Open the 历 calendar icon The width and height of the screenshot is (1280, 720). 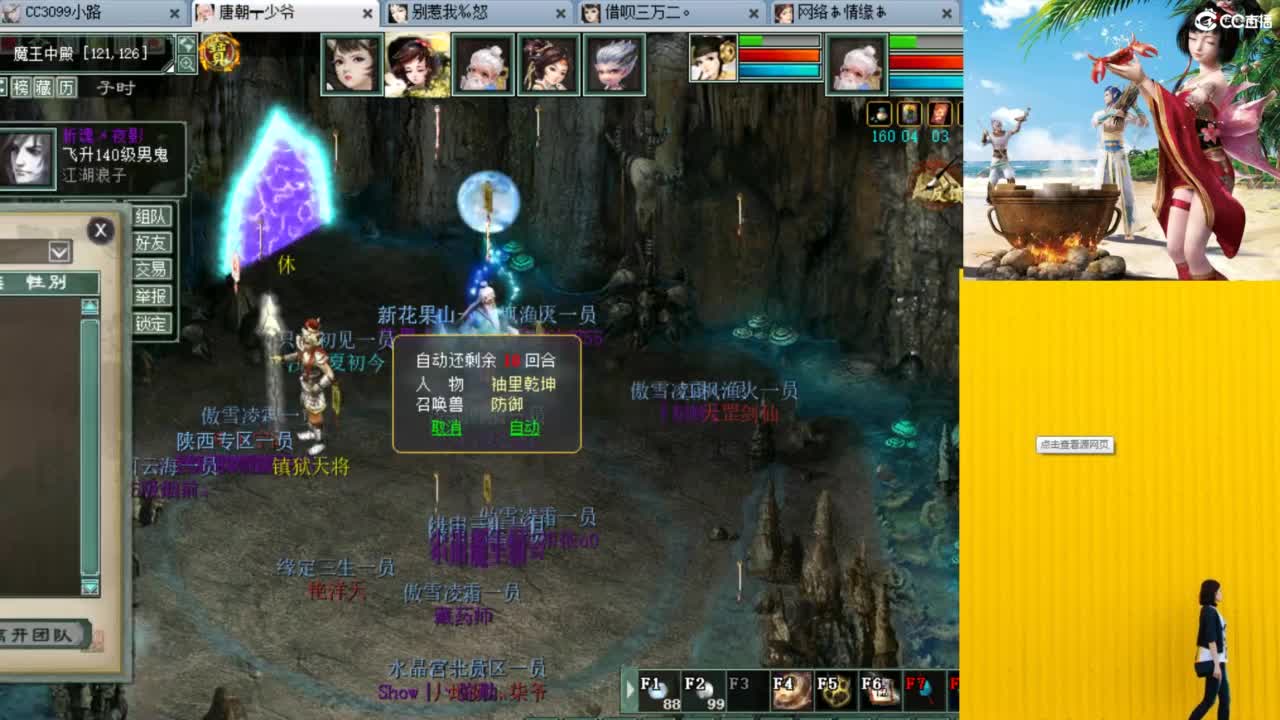pos(65,87)
